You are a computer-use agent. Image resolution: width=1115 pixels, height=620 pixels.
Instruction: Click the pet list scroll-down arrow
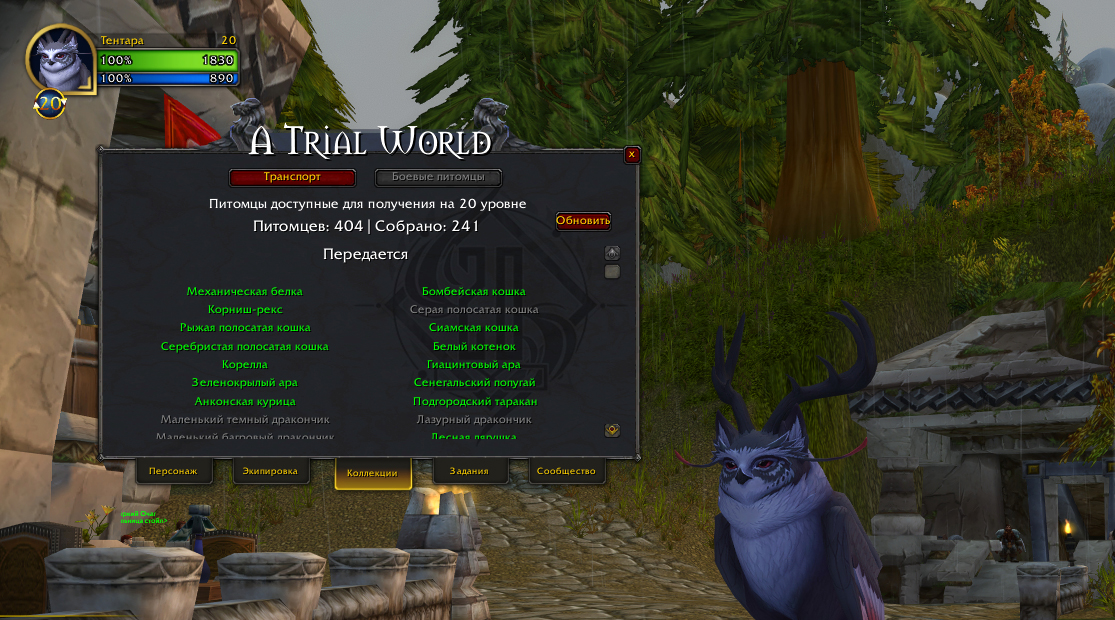pos(613,430)
